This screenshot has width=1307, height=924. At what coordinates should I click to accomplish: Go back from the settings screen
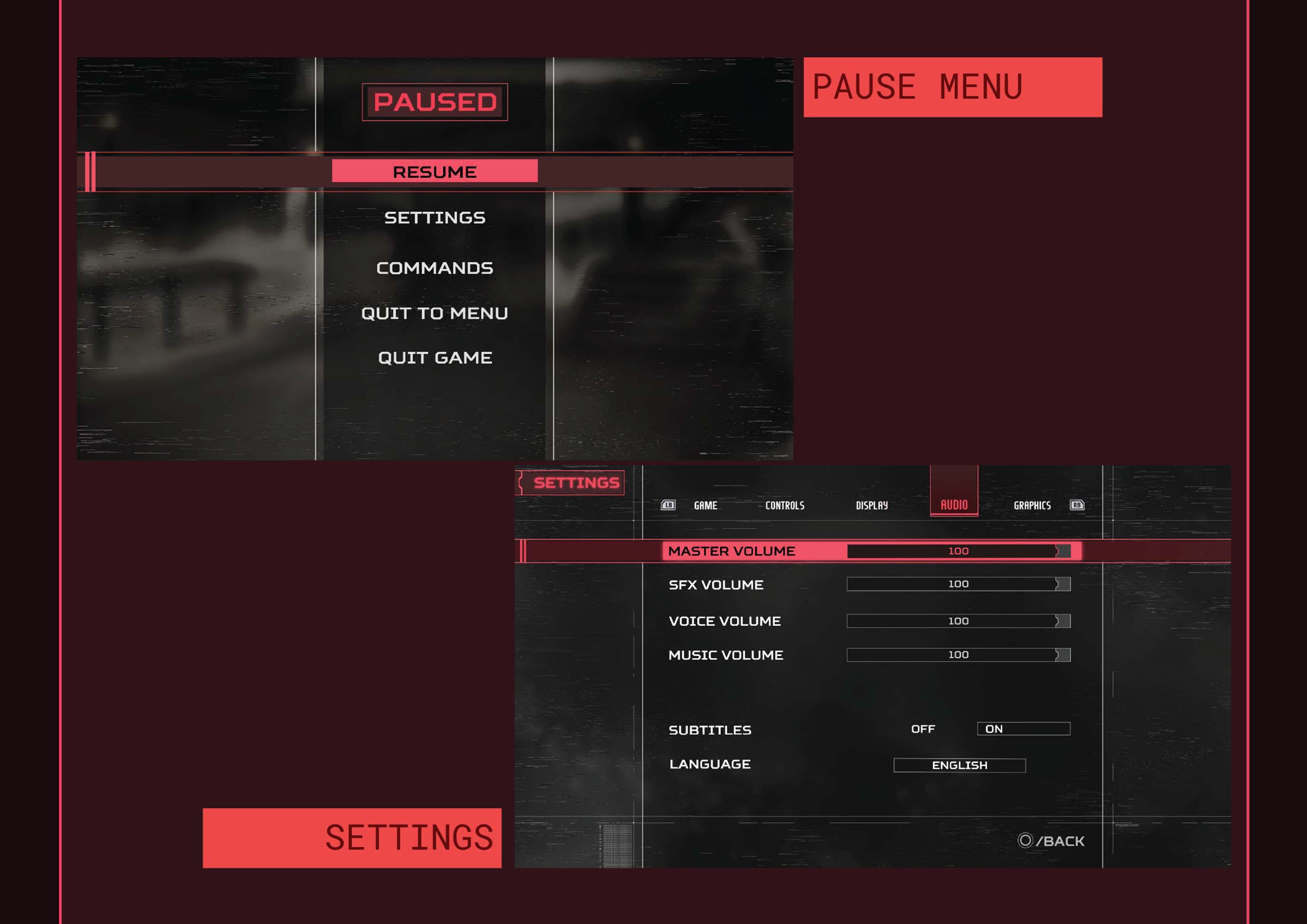click(x=1051, y=841)
